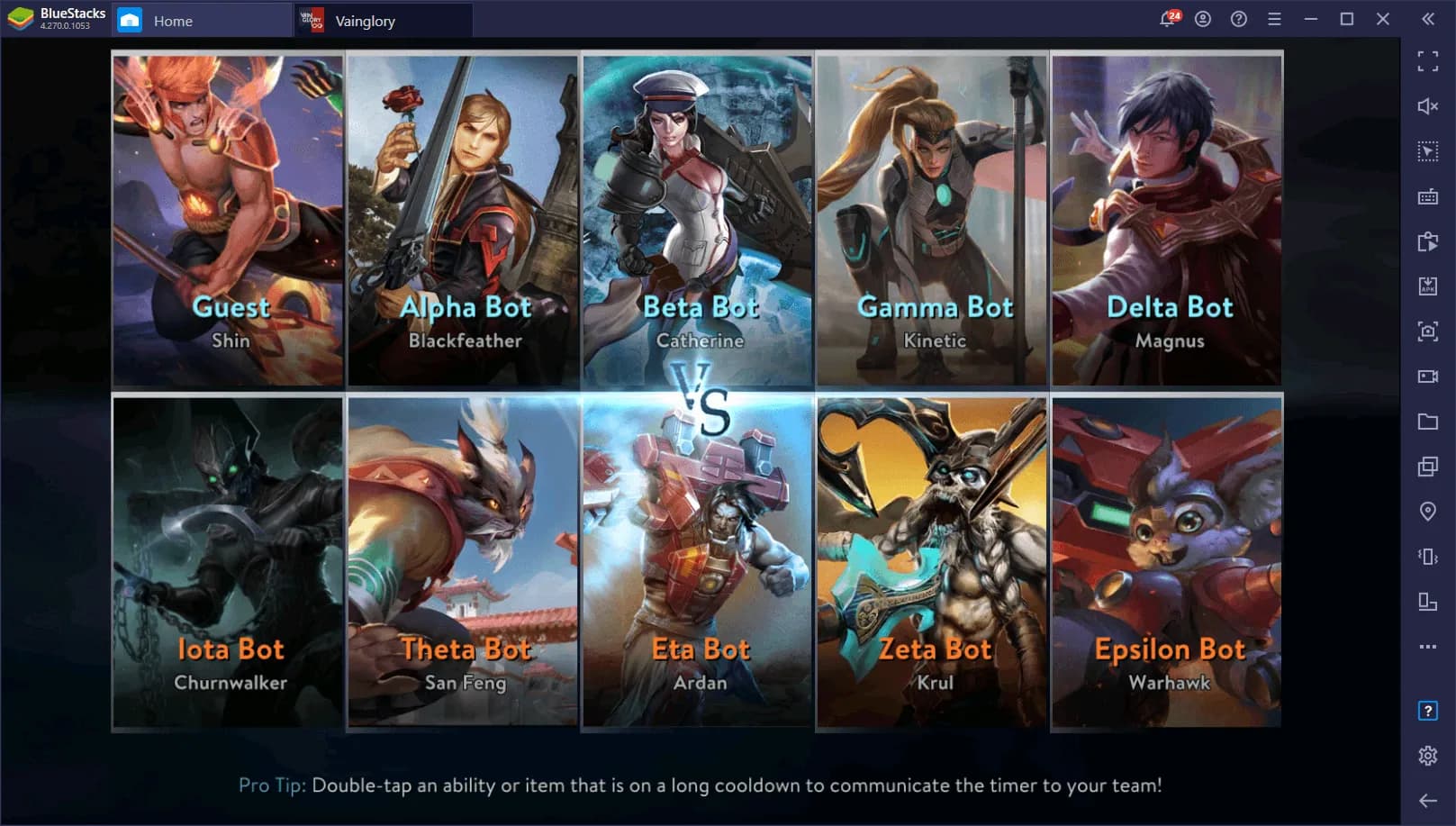Take a screenshot of the game
The width and height of the screenshot is (1456, 826).
(x=1427, y=331)
